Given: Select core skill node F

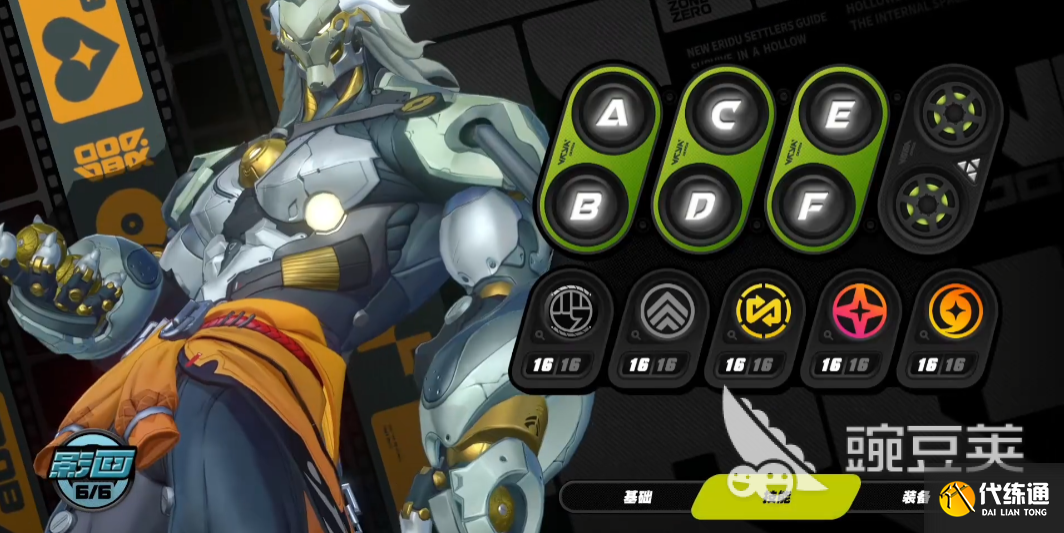Looking at the screenshot, I should pyautogui.click(x=814, y=205).
